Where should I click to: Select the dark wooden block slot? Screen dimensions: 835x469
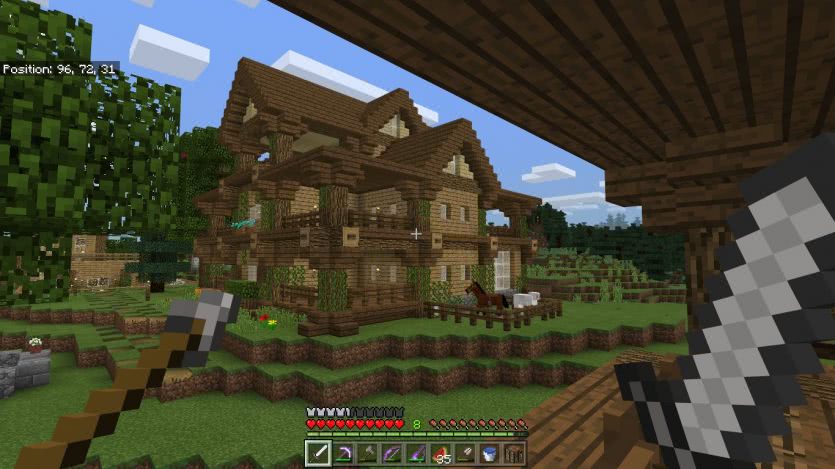514,455
